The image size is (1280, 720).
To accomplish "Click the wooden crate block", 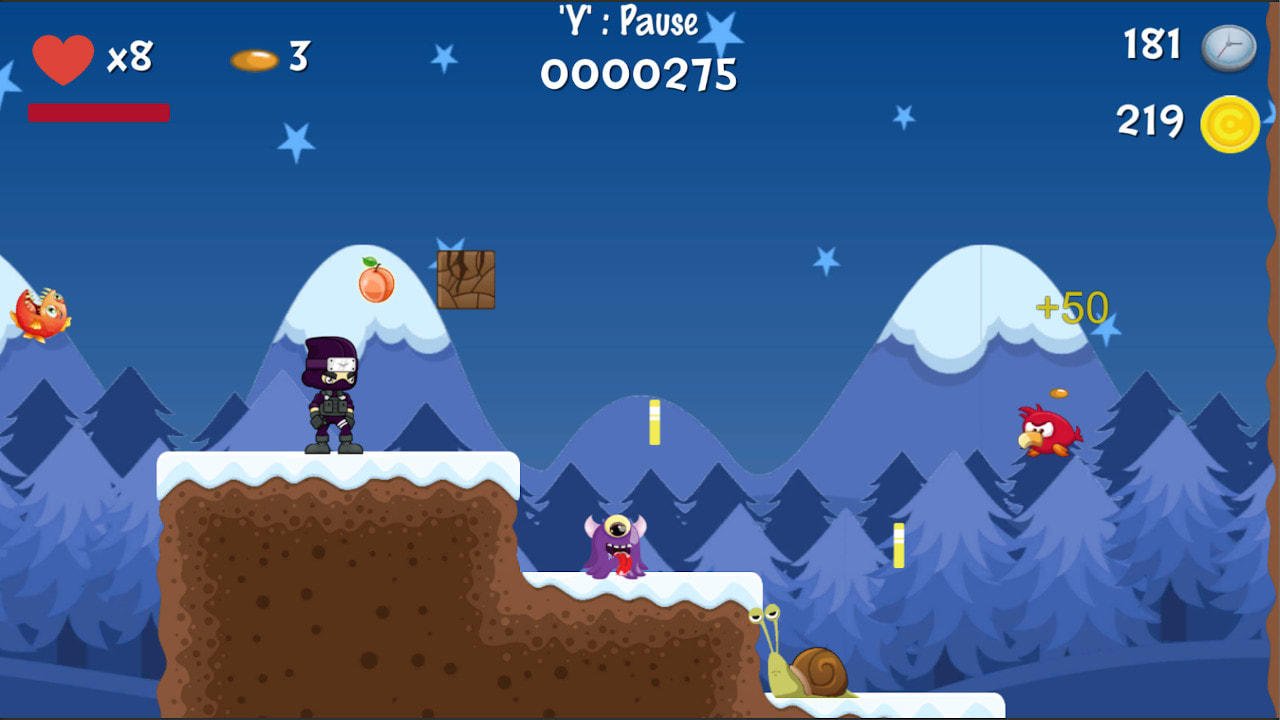I will [x=465, y=281].
